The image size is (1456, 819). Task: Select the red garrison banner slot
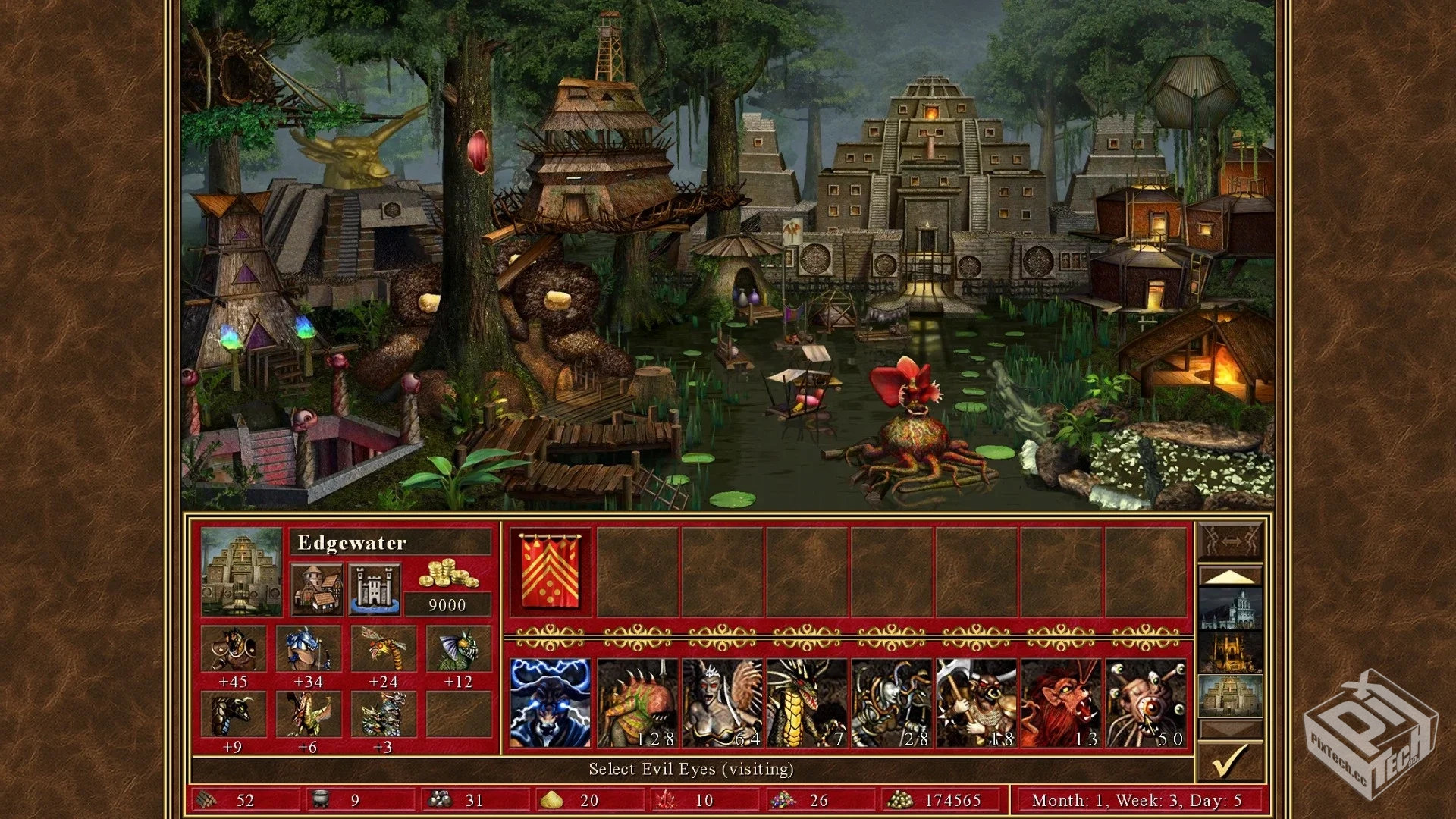point(551,571)
